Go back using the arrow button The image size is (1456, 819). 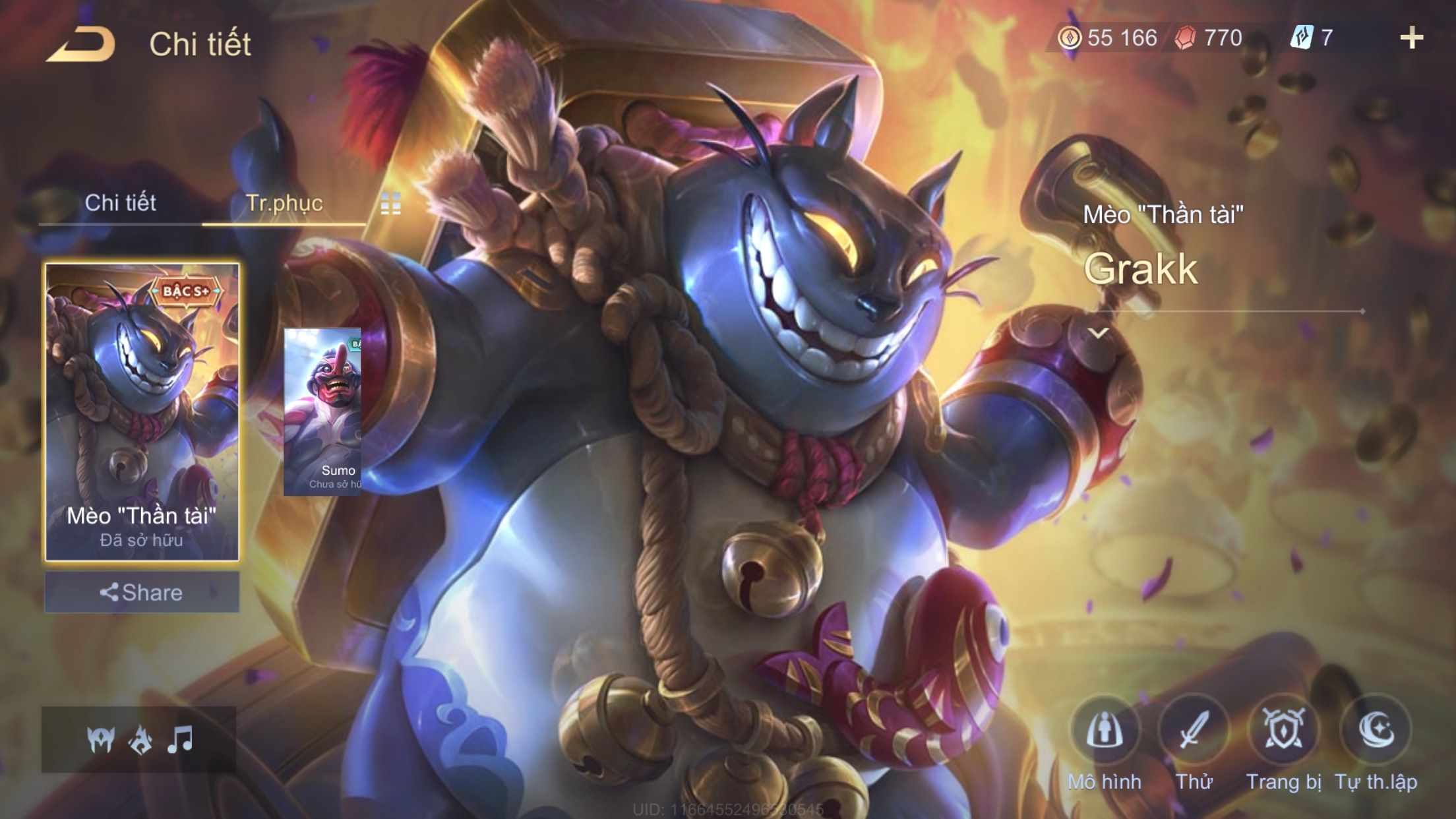tap(82, 45)
